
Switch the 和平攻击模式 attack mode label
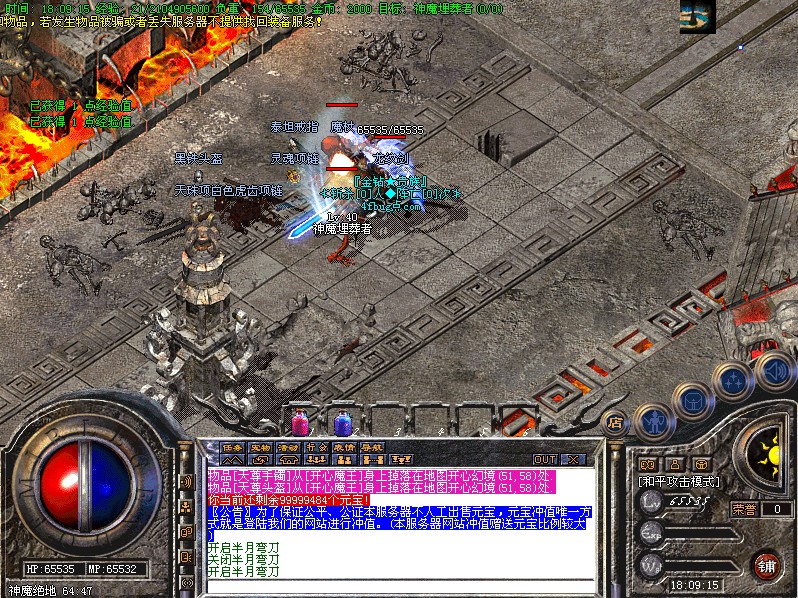680,481
